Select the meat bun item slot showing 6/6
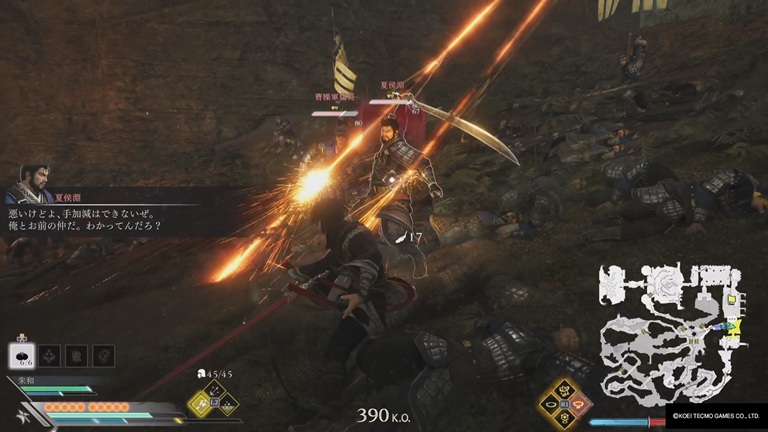 (22, 355)
